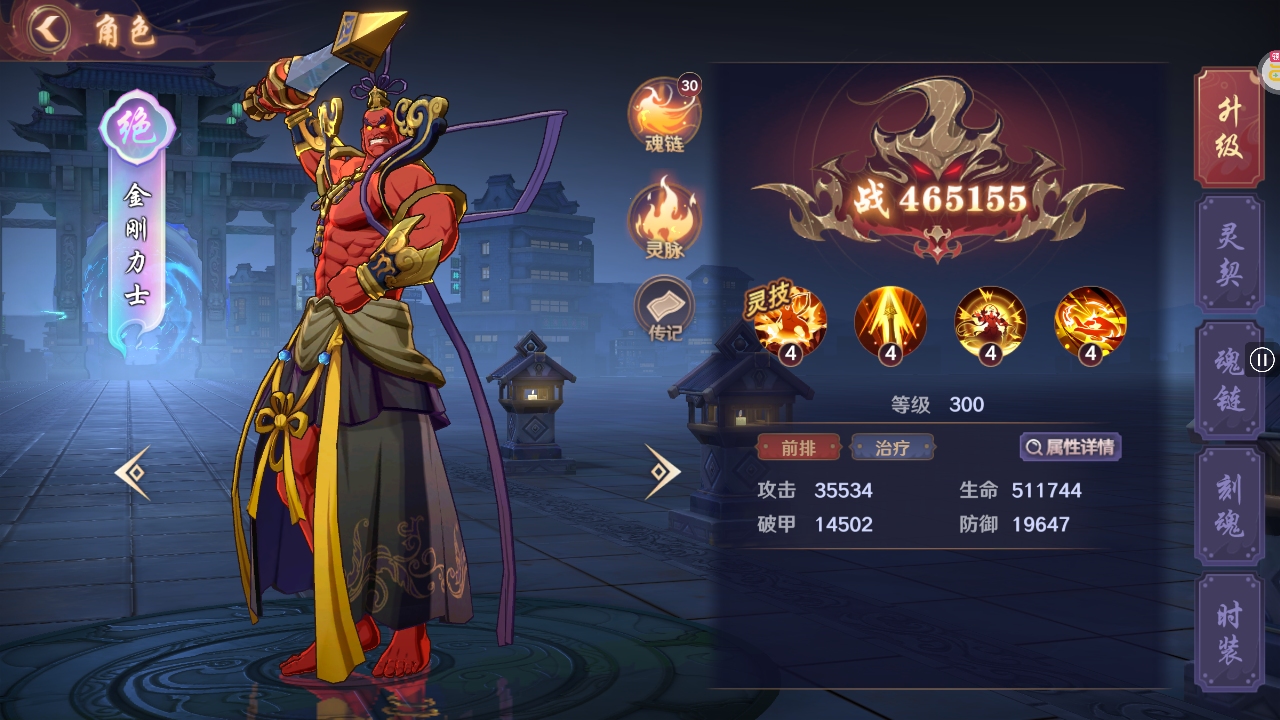Select the 灵技 skill icon
The height and width of the screenshot is (720, 1280).
[x=790, y=322]
